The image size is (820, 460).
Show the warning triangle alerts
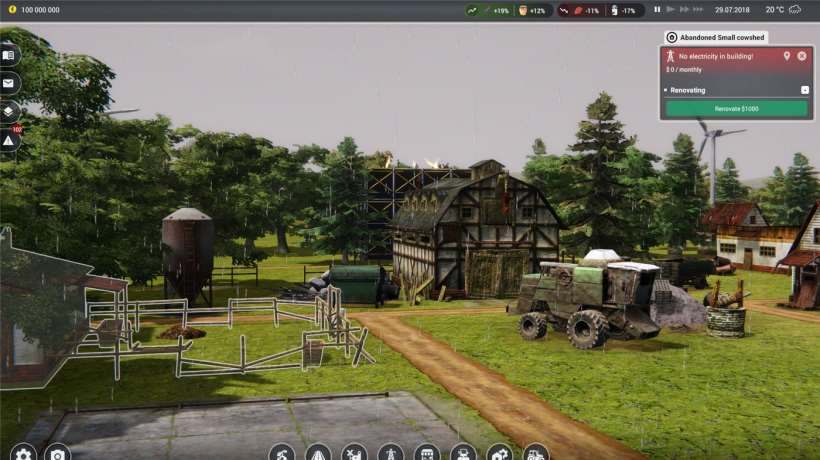(9, 140)
